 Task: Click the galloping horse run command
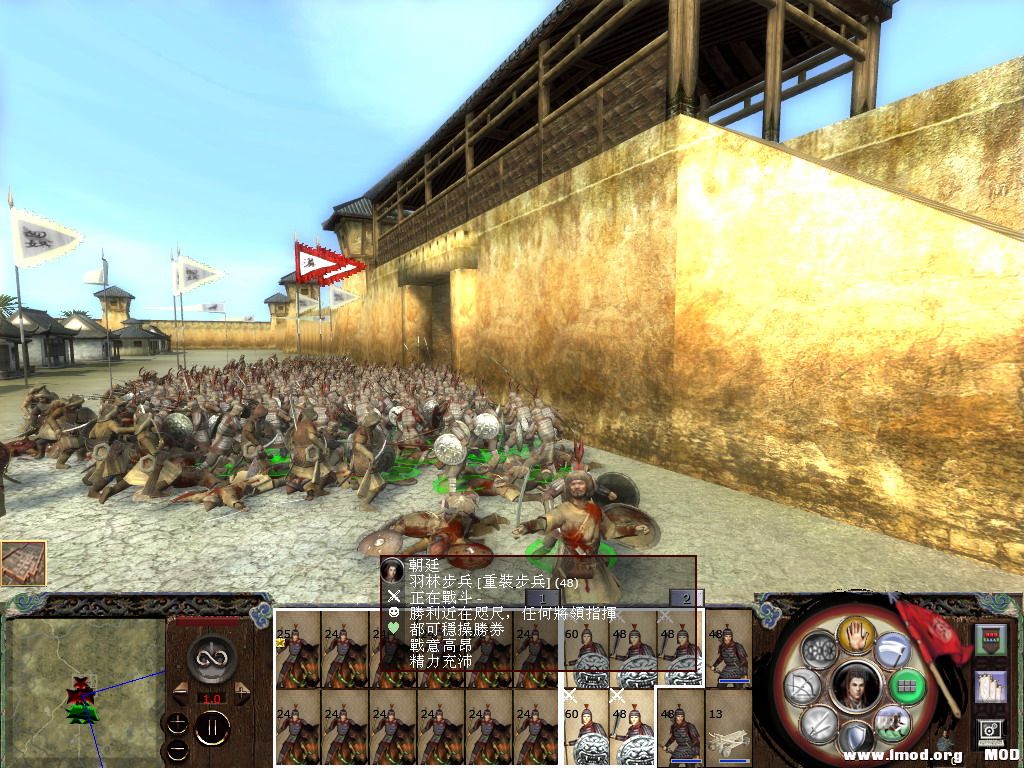tap(889, 722)
